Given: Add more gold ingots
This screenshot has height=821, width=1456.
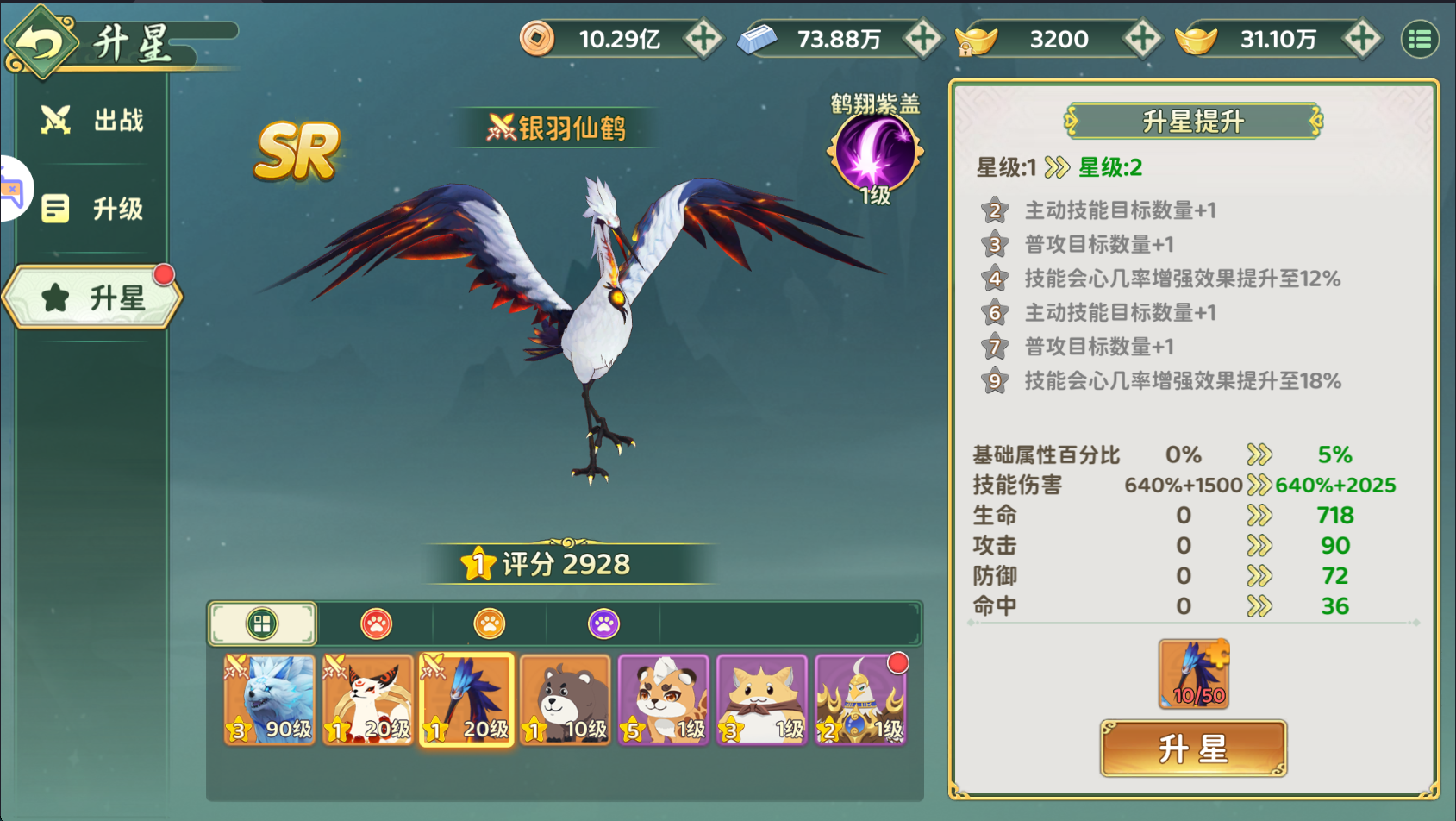Looking at the screenshot, I should pyautogui.click(x=1362, y=39).
